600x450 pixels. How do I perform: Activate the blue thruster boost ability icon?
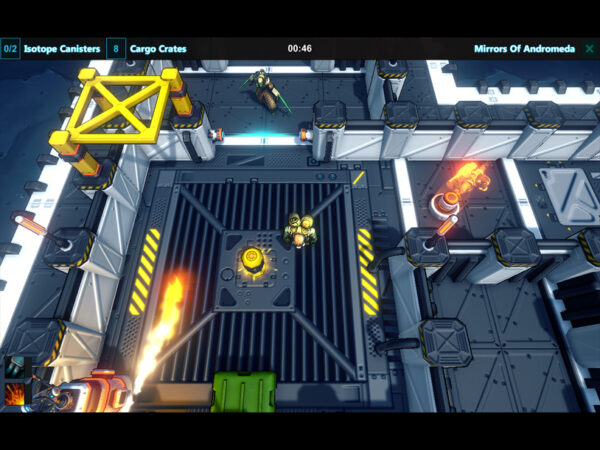pos(15,368)
